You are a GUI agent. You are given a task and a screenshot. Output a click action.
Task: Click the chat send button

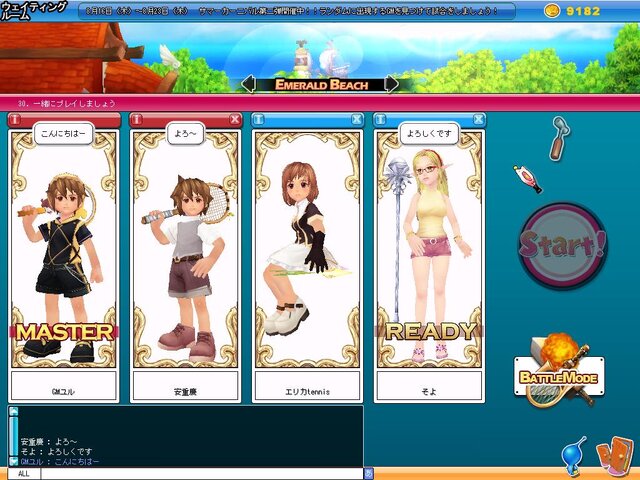(x=368, y=473)
